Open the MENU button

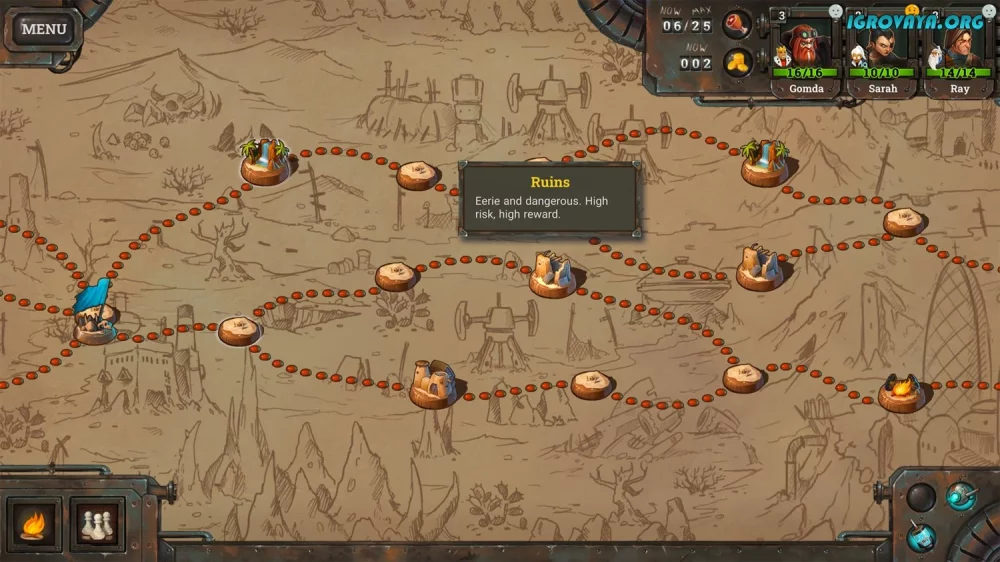44,29
